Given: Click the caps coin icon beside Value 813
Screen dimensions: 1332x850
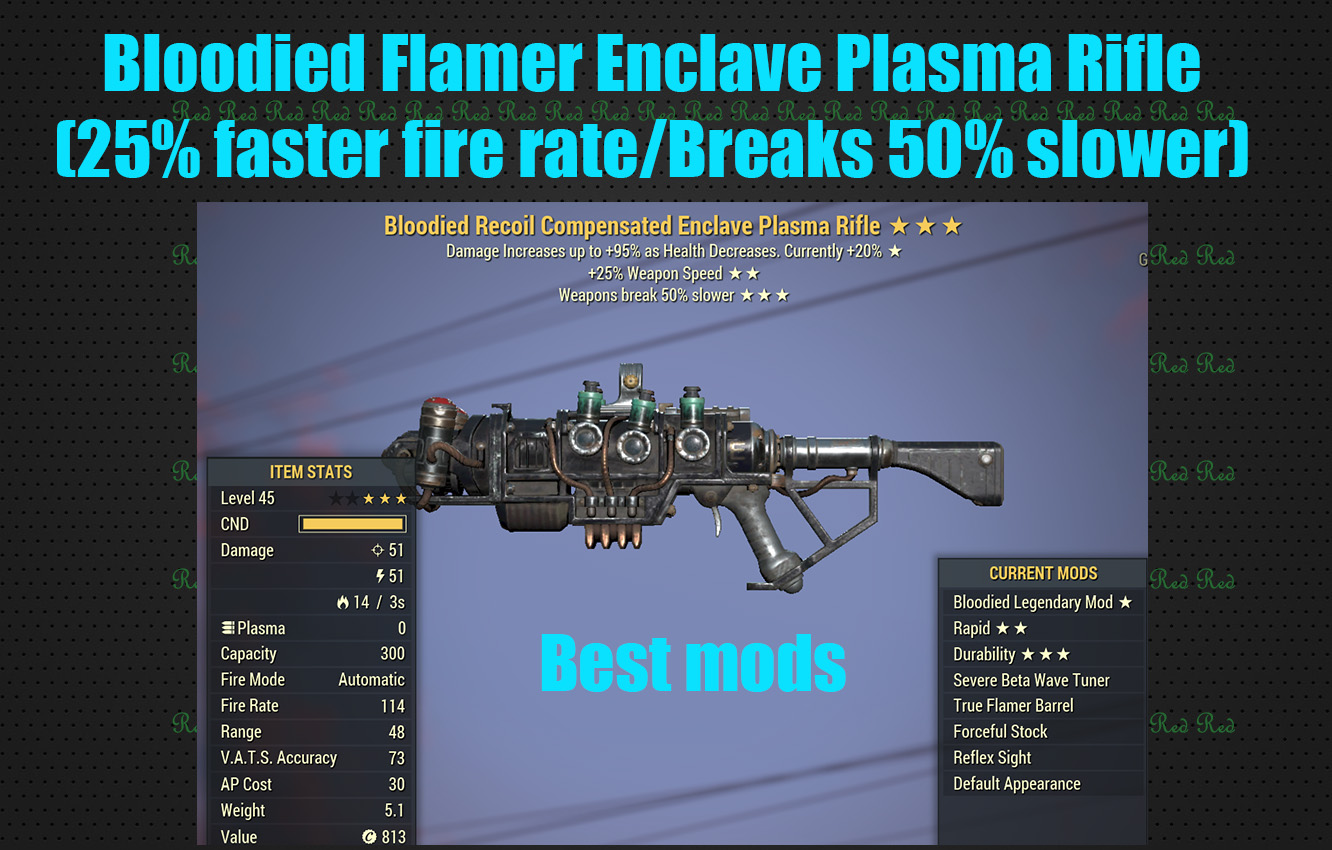Looking at the screenshot, I should pos(367,837).
